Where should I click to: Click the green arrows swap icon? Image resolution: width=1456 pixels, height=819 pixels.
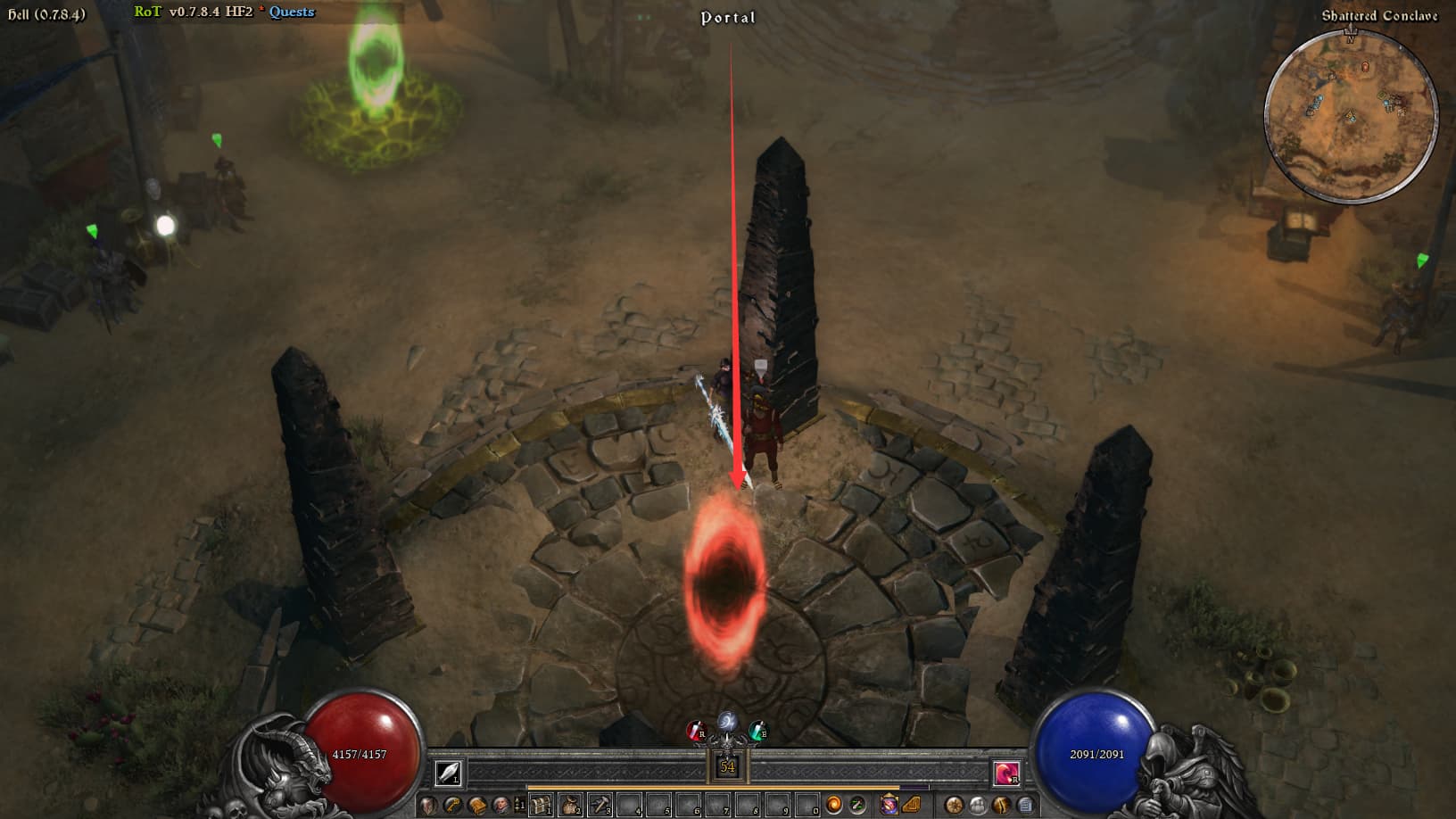click(x=857, y=806)
